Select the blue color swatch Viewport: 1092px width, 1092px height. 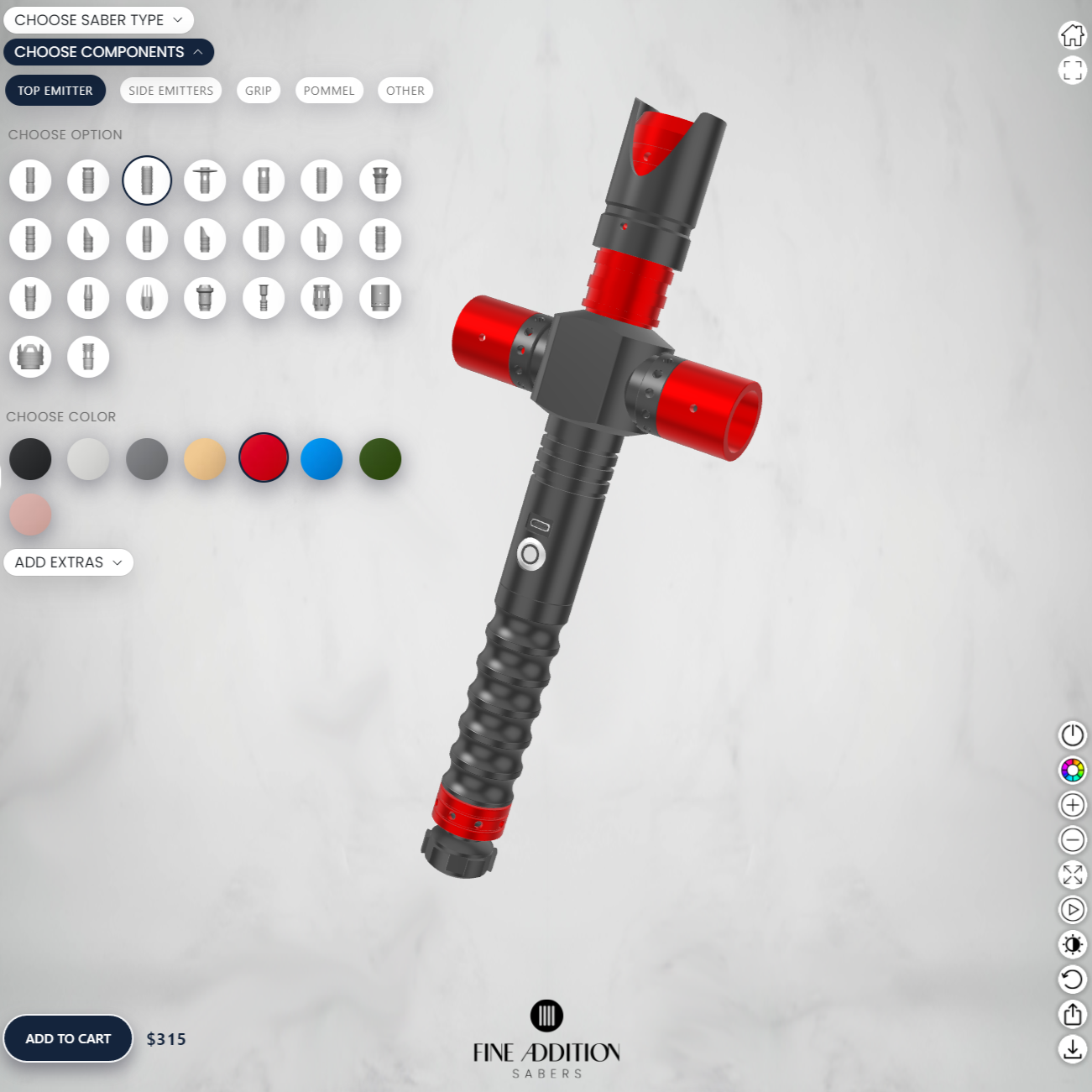pyautogui.click(x=321, y=459)
